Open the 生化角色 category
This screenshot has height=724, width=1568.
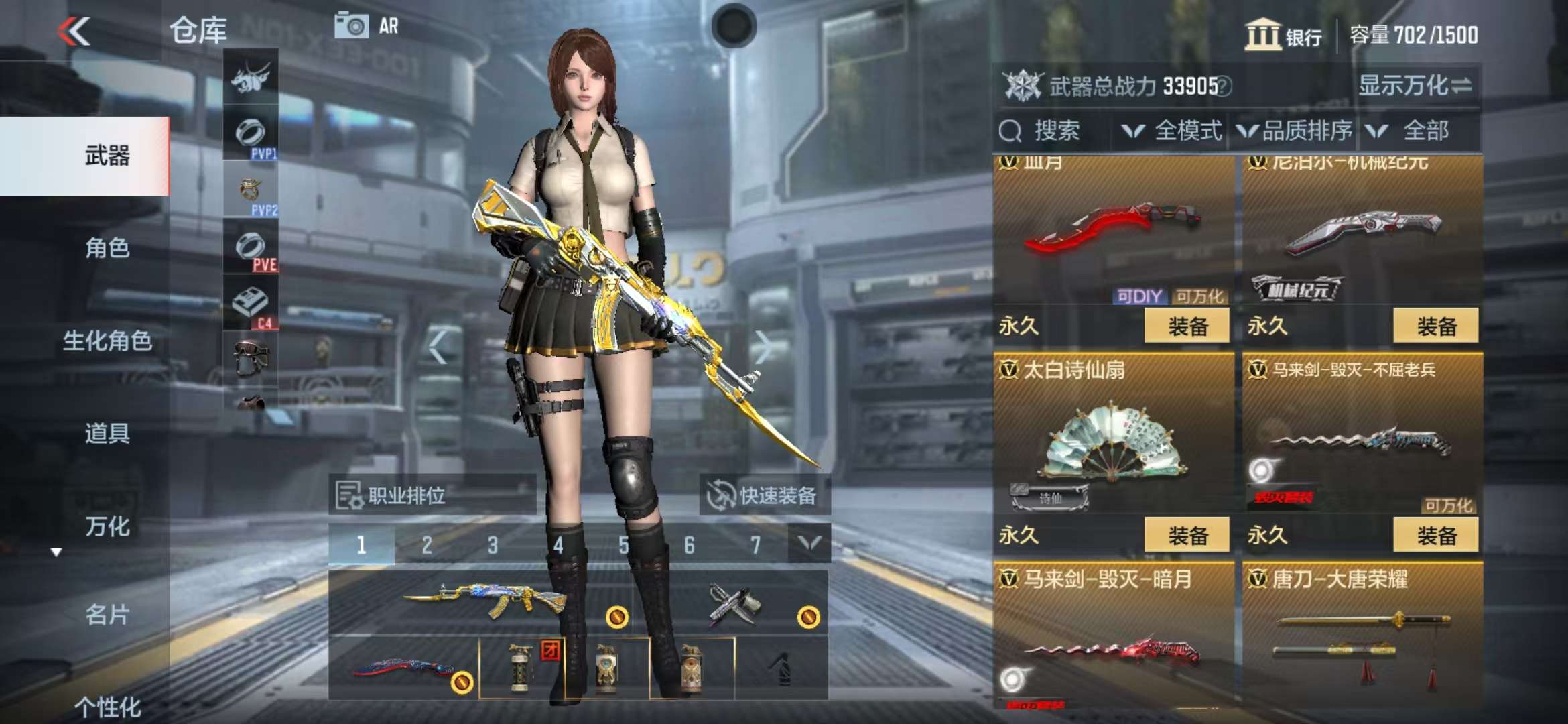click(x=107, y=341)
